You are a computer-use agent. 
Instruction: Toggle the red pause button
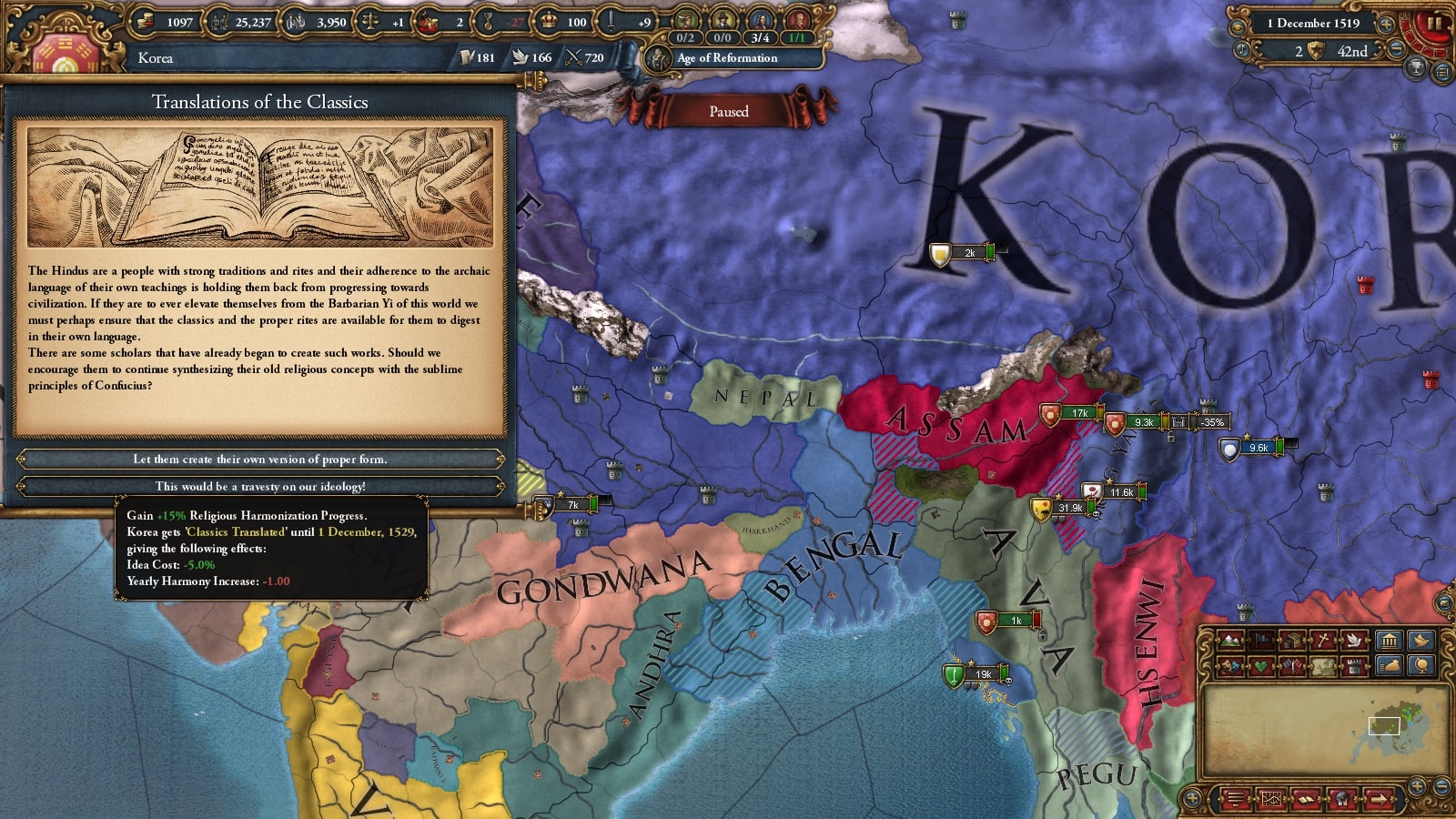(x=1435, y=25)
